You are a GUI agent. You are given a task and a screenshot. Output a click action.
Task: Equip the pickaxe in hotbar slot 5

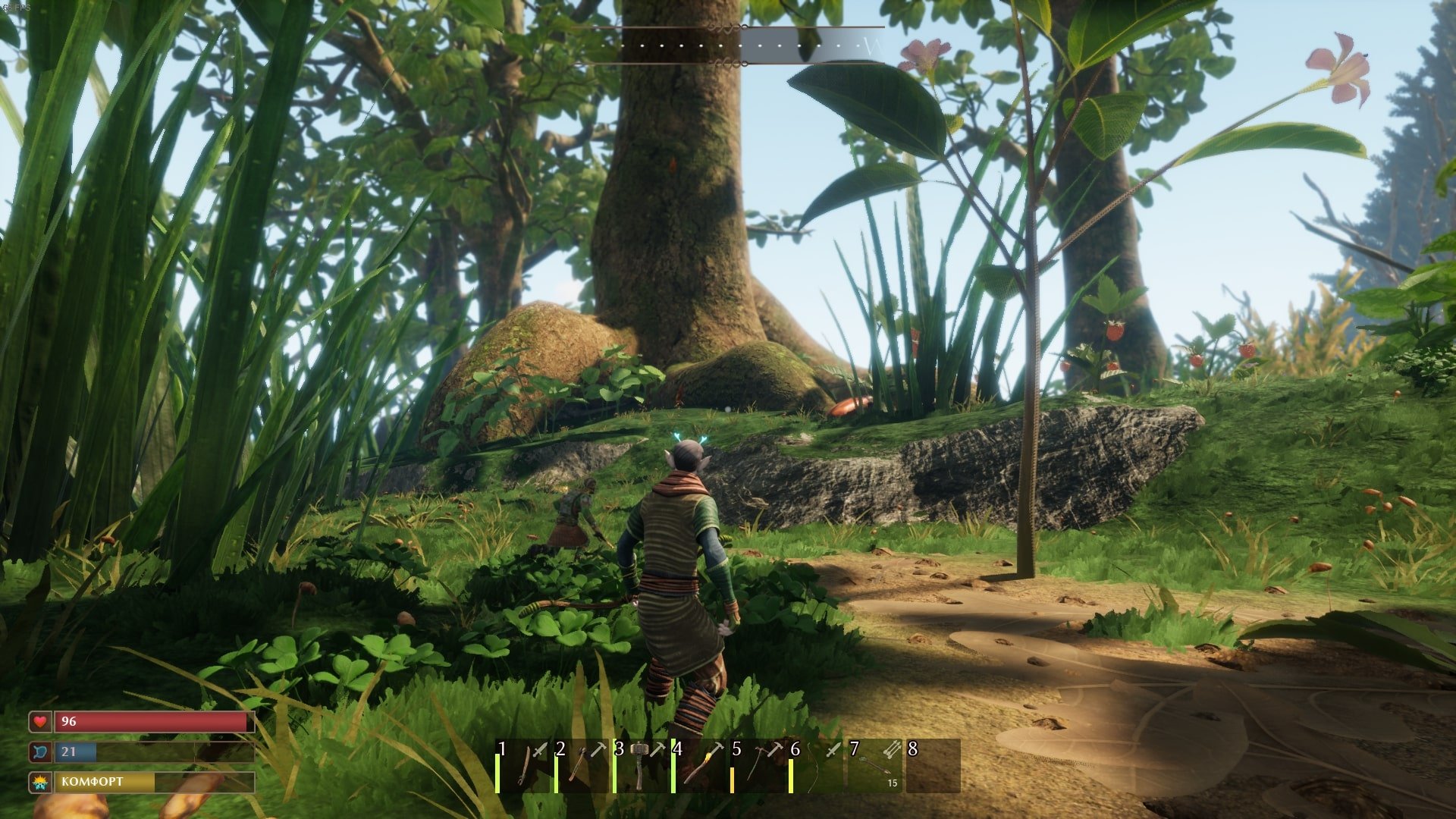click(758, 766)
